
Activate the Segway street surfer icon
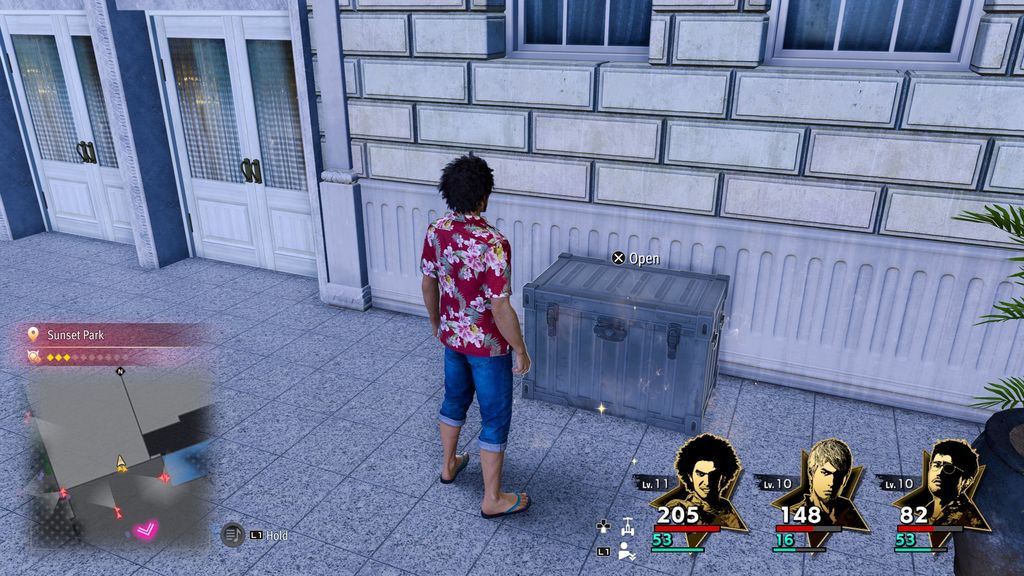point(627,524)
